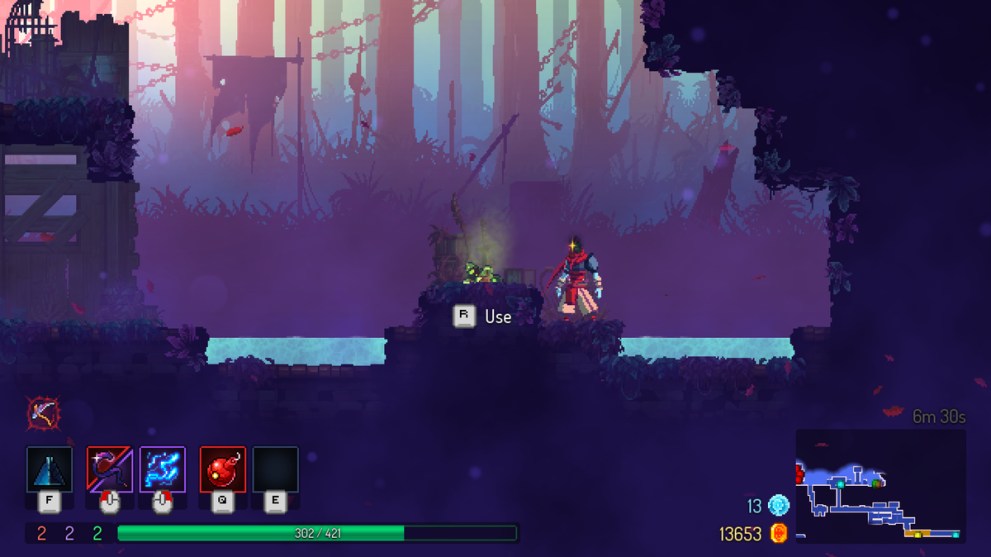The width and height of the screenshot is (991, 557).
Task: Click the bow mutation icon
Action: coord(43,411)
